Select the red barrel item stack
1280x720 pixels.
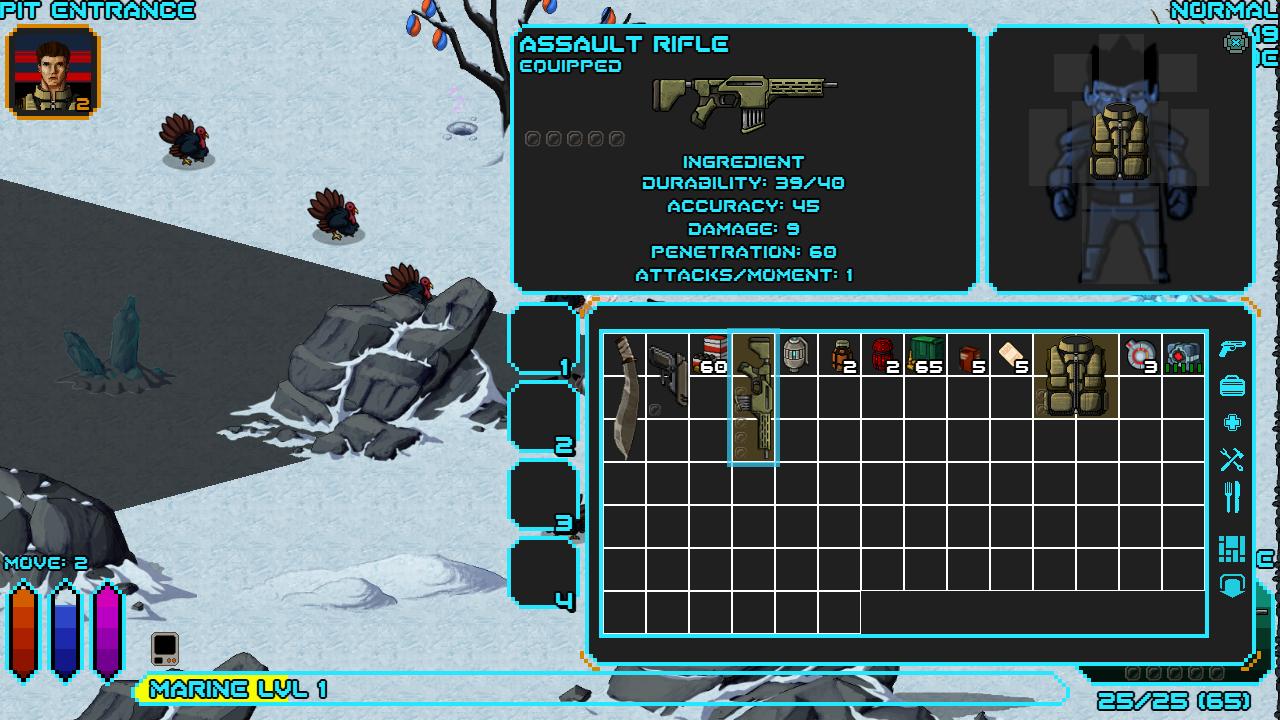[x=882, y=355]
